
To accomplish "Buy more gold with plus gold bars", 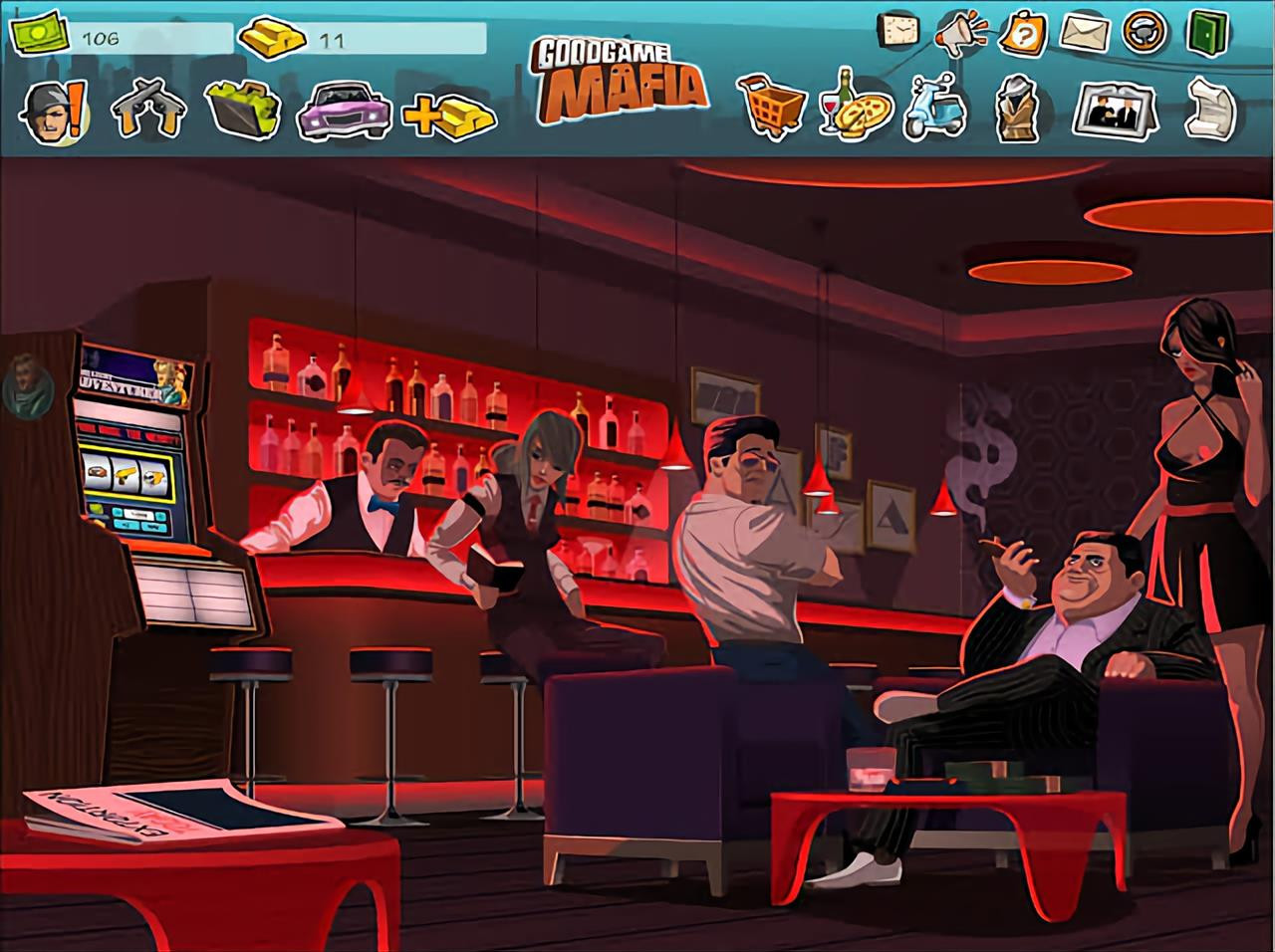I will click(449, 114).
